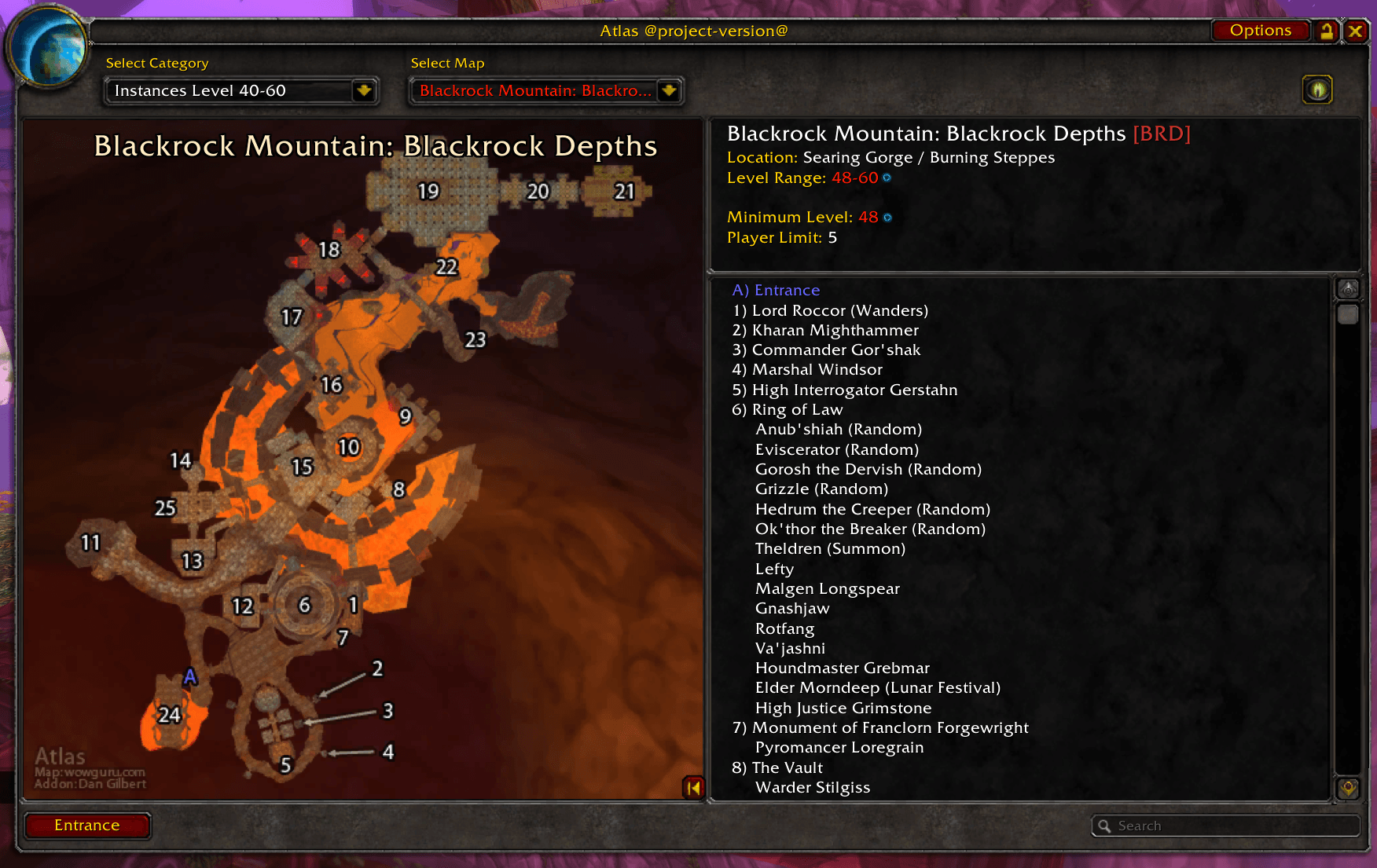Select Marshal Windsor in the boss list
Image resolution: width=1377 pixels, height=868 pixels.
(807, 369)
